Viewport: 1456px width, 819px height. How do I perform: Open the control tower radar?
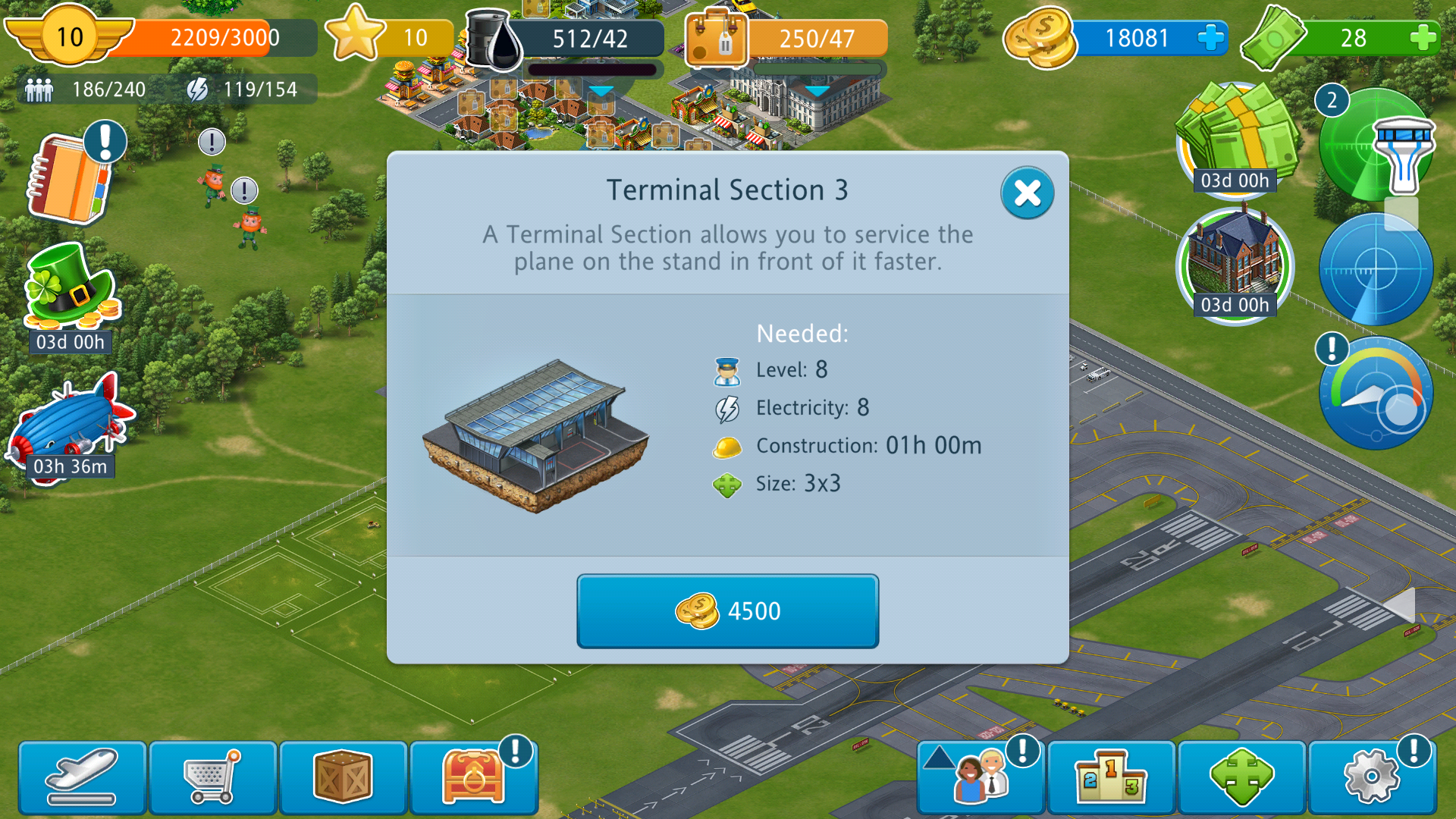click(x=1376, y=144)
